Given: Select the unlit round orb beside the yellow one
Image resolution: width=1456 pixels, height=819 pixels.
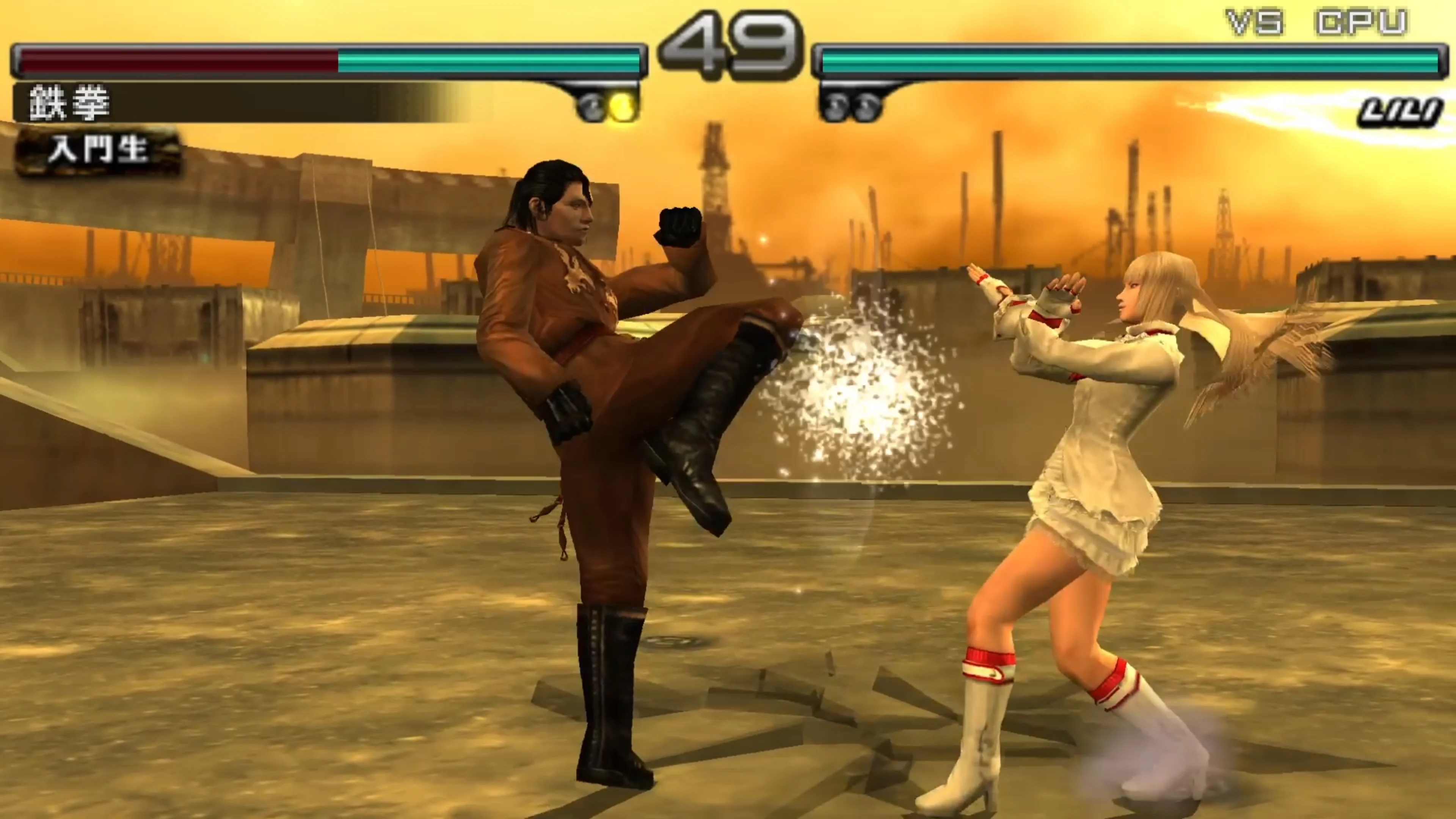Looking at the screenshot, I should pos(591,106).
